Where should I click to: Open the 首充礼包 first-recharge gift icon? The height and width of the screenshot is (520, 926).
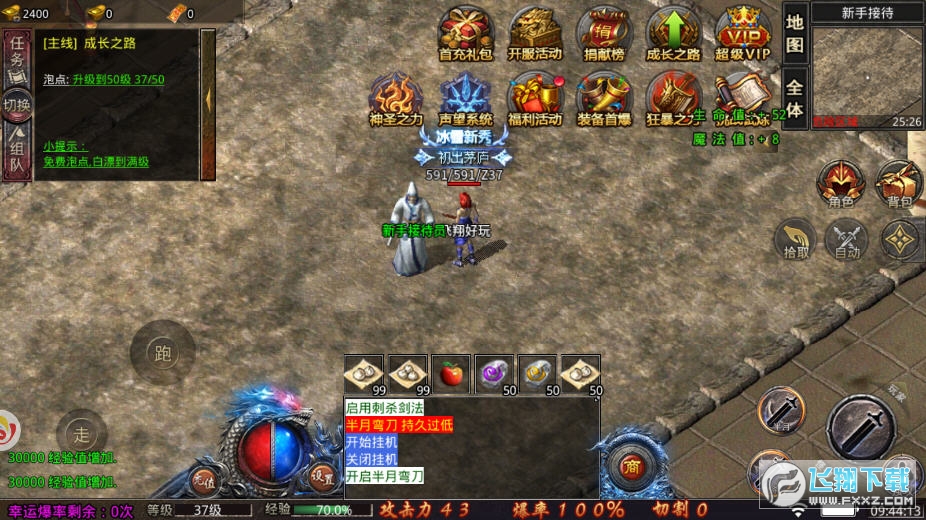(466, 31)
